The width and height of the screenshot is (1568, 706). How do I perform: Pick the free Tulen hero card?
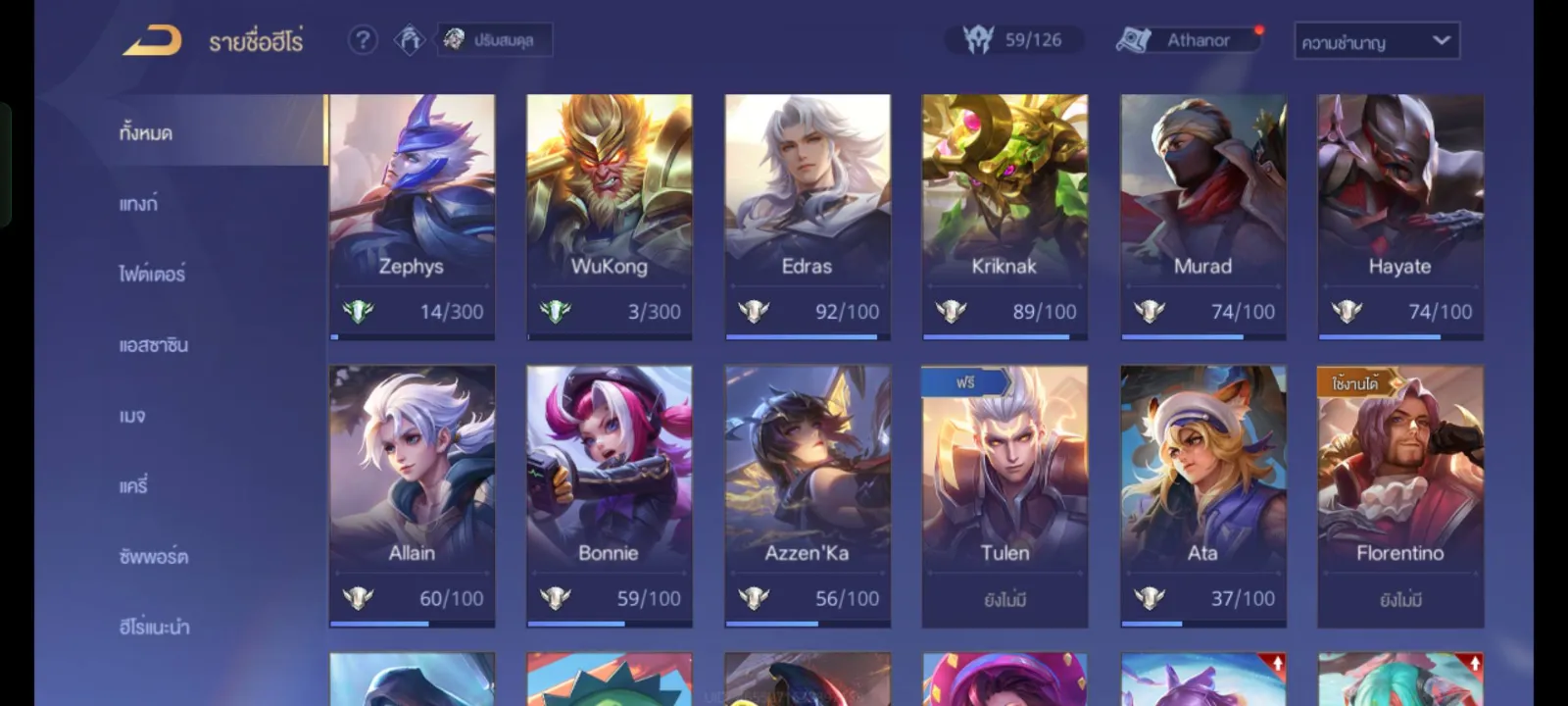[x=1004, y=495]
